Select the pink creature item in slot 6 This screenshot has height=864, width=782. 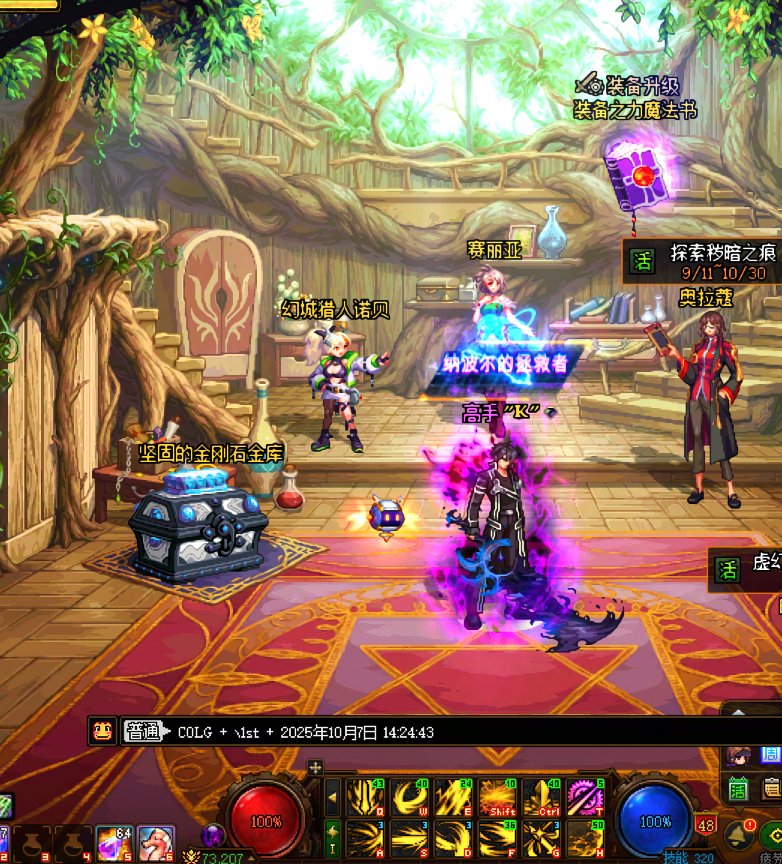[155, 843]
